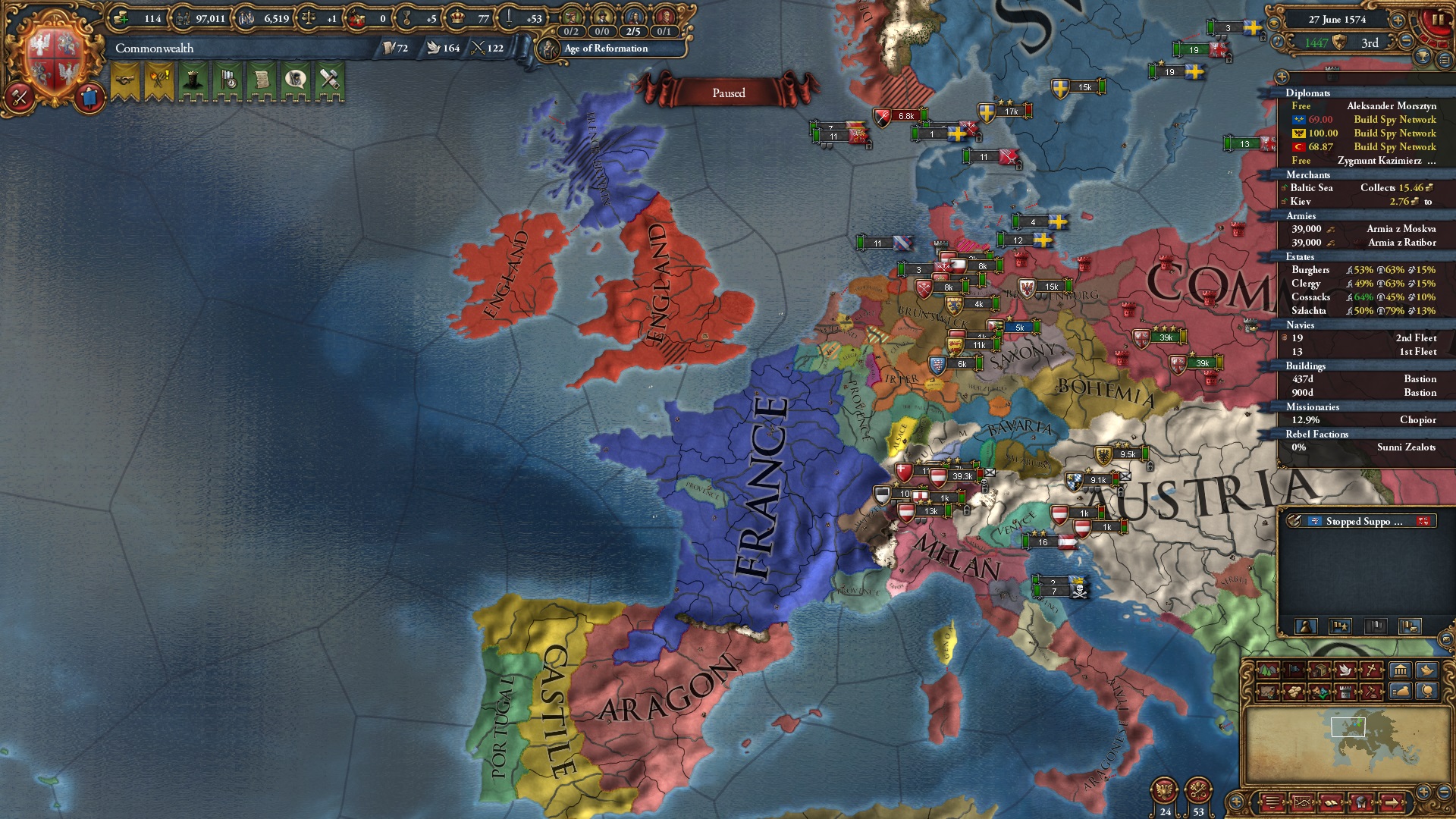Open message settings via blue pigeon icon

(1427, 670)
